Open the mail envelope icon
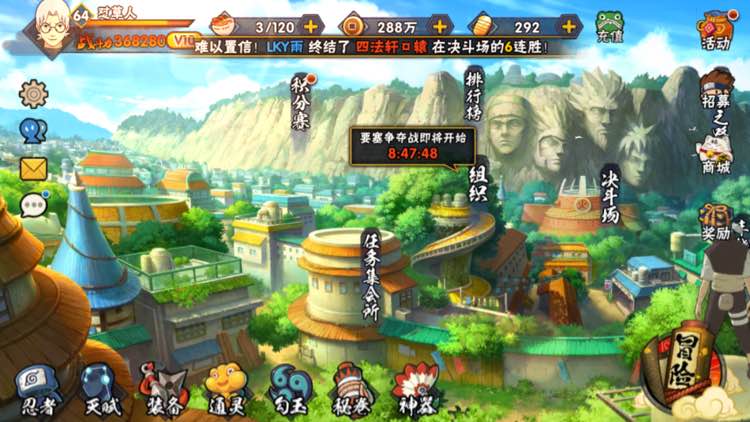The width and height of the screenshot is (750, 422). point(33,168)
